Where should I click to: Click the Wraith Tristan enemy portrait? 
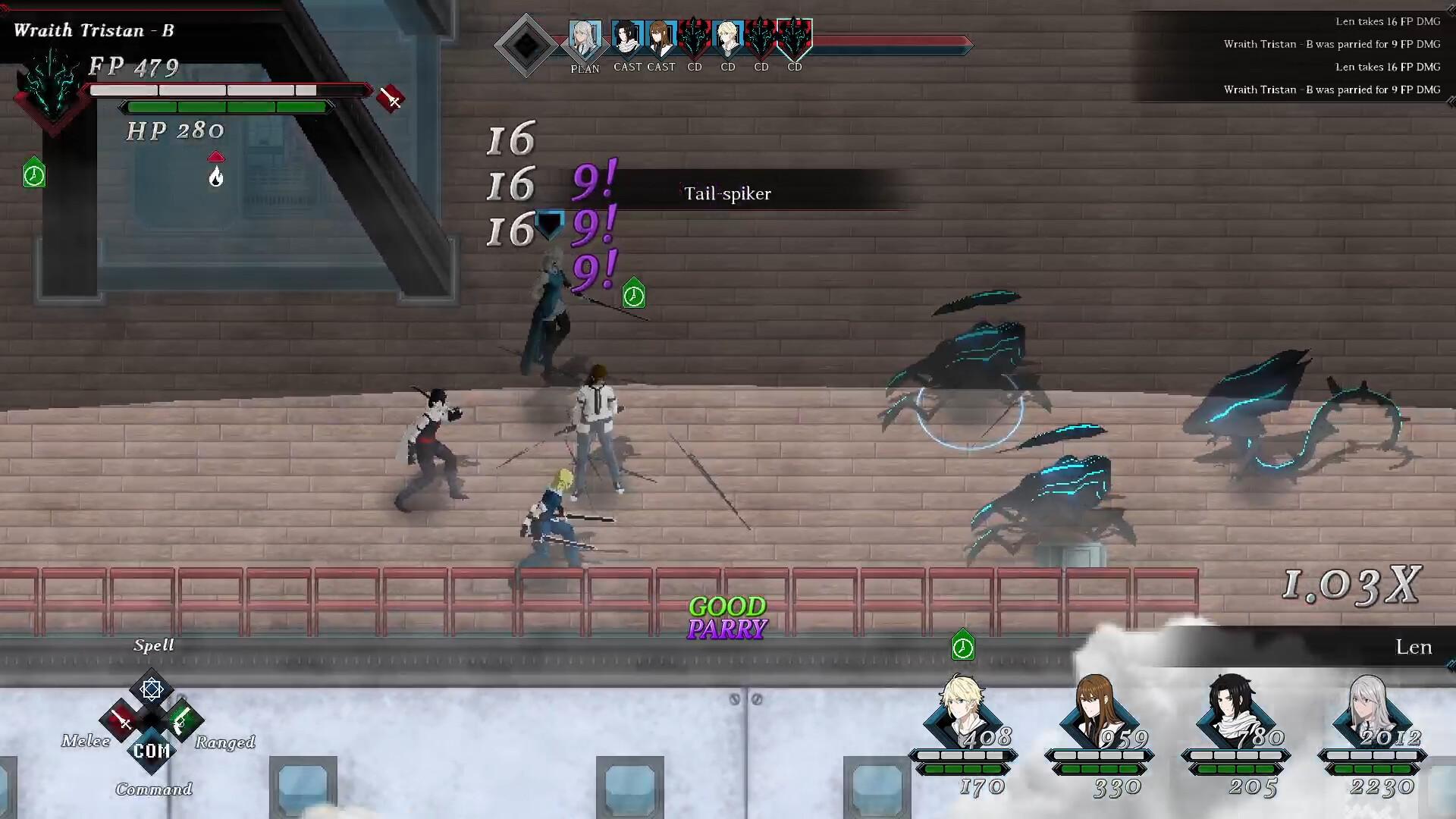click(52, 89)
